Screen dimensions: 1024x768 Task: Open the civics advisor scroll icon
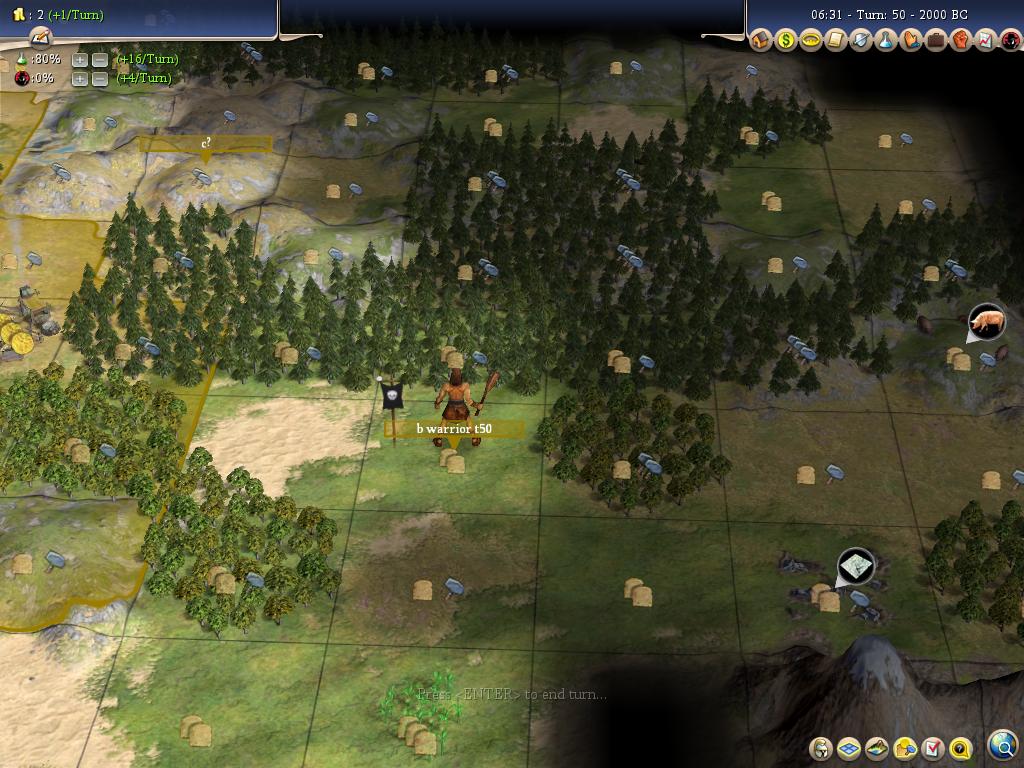(836, 41)
